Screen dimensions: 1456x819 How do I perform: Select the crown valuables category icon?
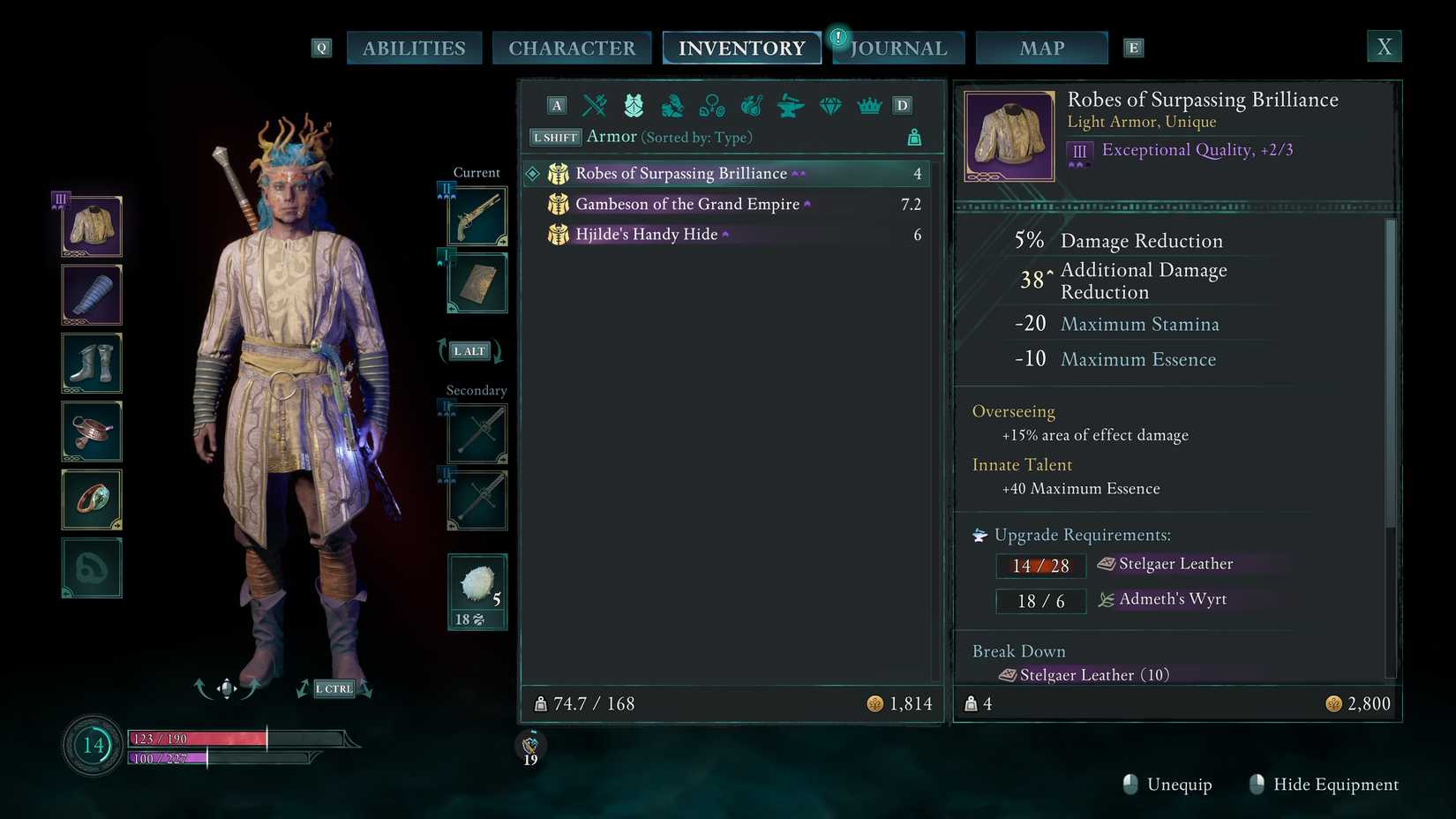point(869,105)
